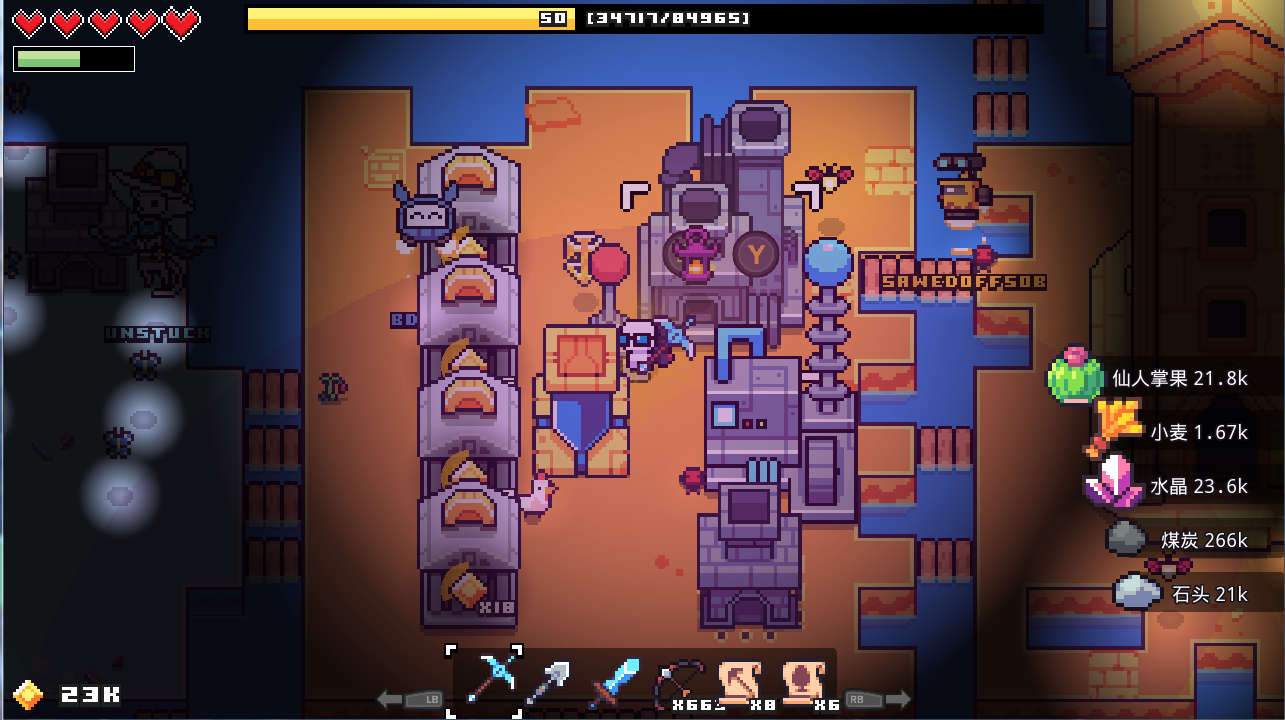The height and width of the screenshot is (720, 1285).
Task: Click the 仙人掌果 cactus fruit icon
Action: pyautogui.click(x=1075, y=379)
